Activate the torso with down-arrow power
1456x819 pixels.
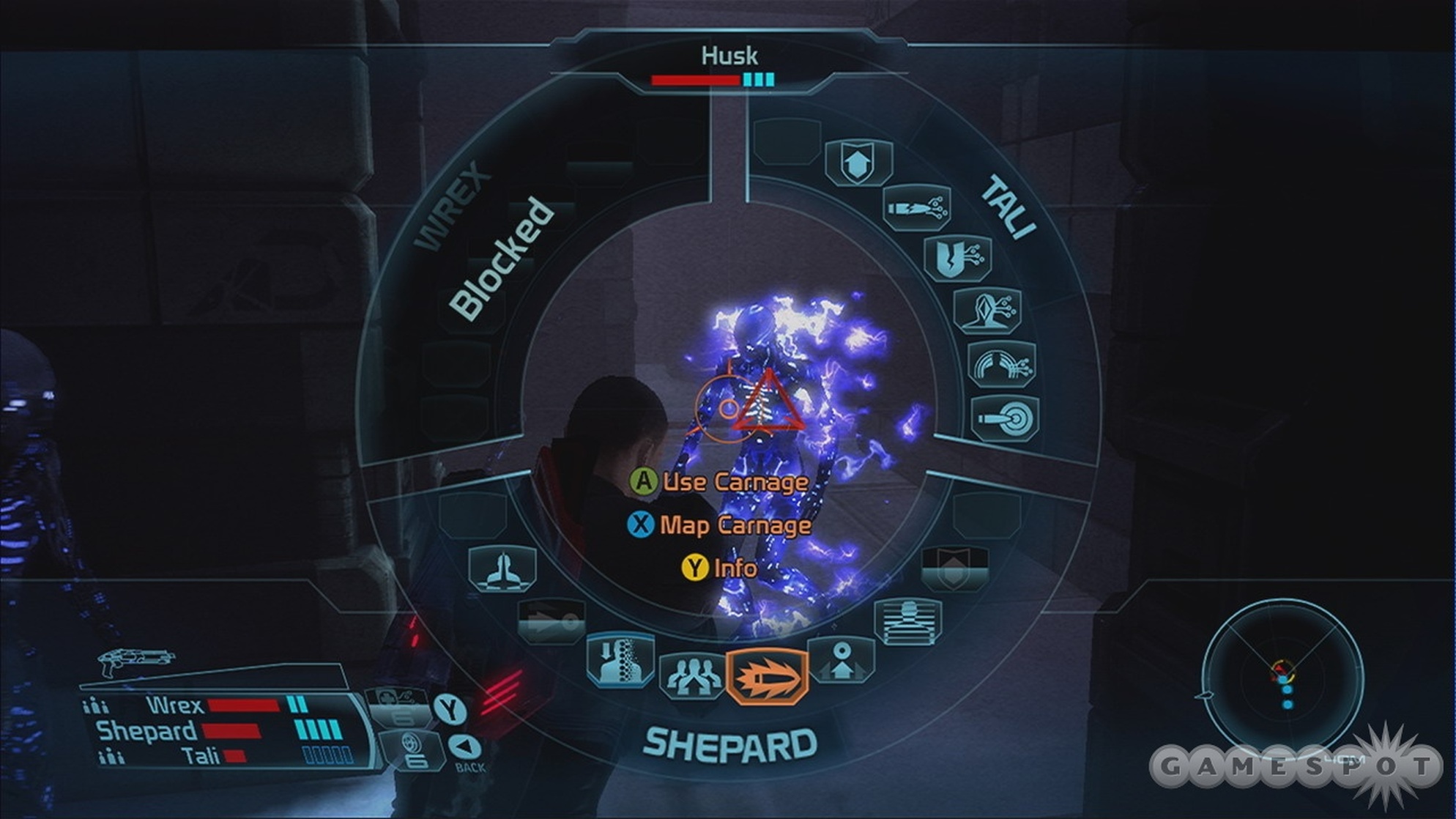click(x=620, y=659)
